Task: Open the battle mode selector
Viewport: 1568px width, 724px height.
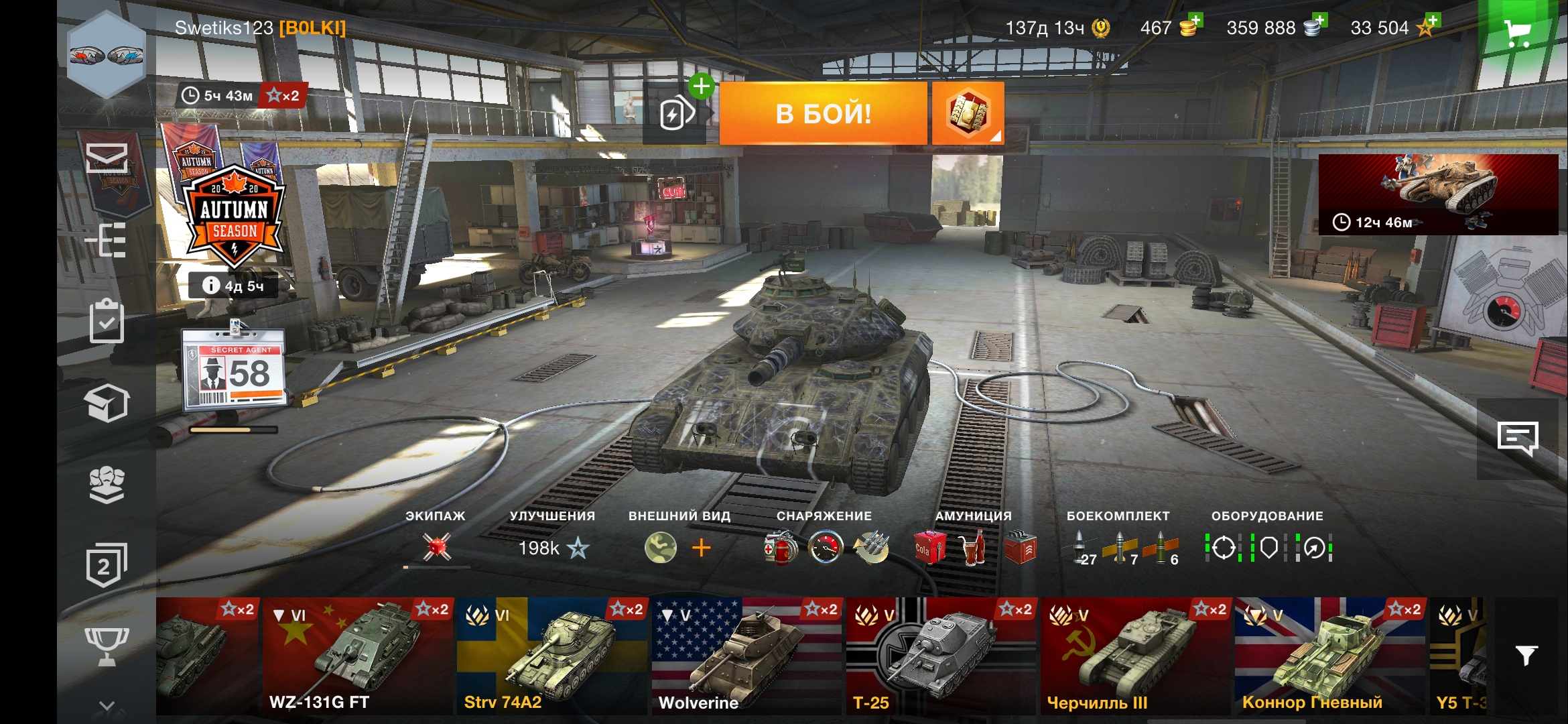Action: pyautogui.click(x=968, y=113)
